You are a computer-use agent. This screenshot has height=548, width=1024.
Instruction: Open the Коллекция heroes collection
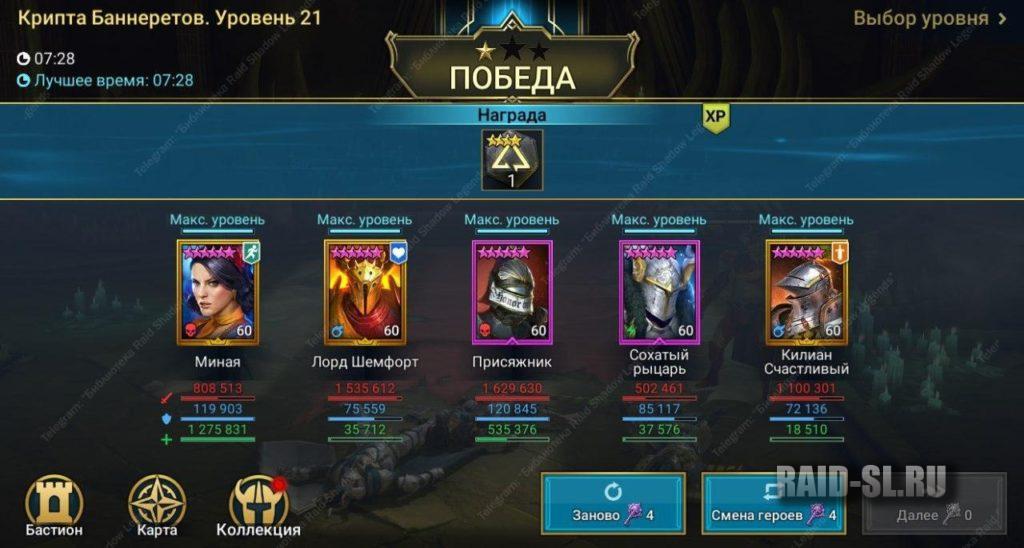point(258,506)
